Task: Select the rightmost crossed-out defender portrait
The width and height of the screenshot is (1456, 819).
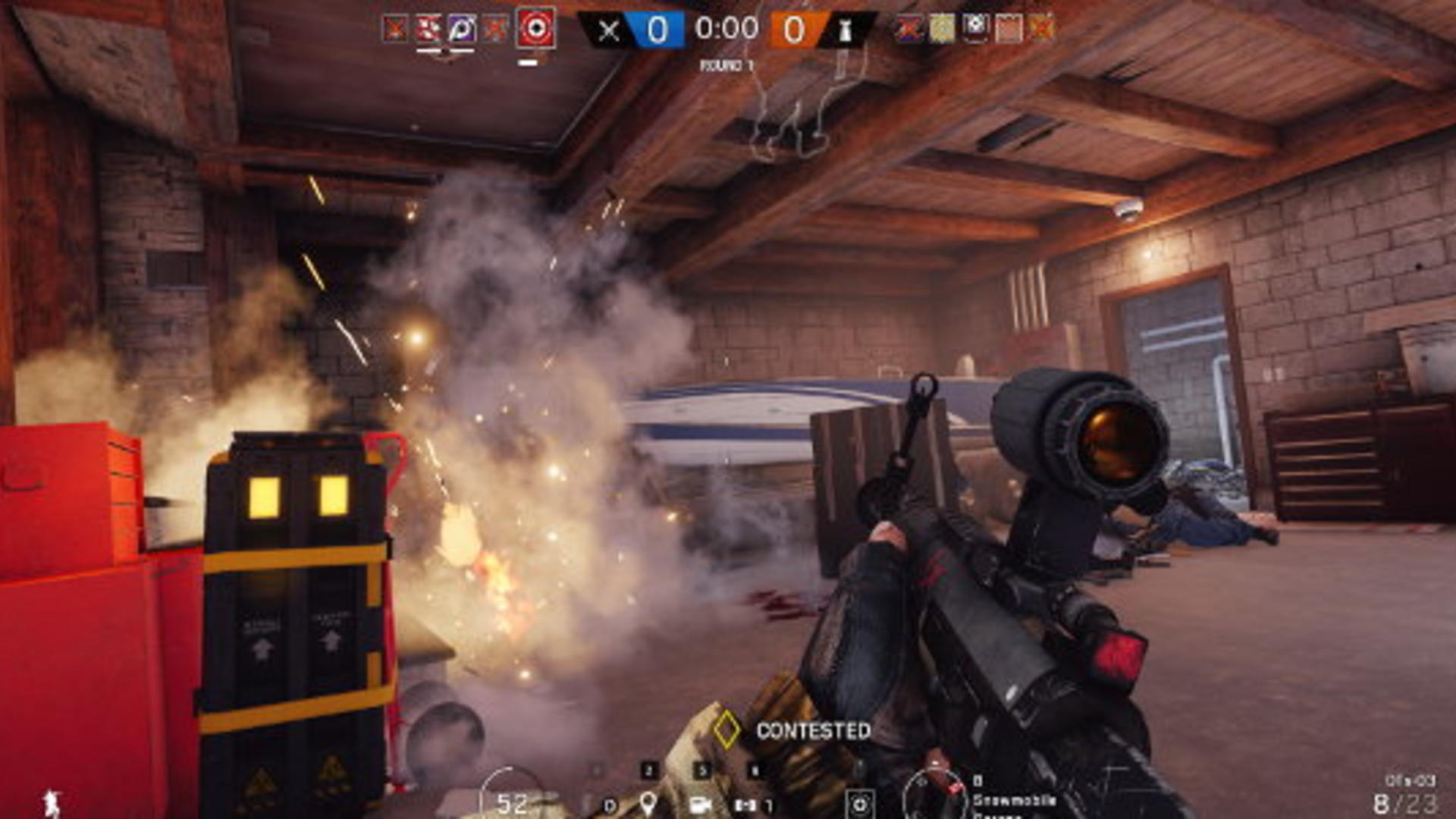Action: 1041,28
